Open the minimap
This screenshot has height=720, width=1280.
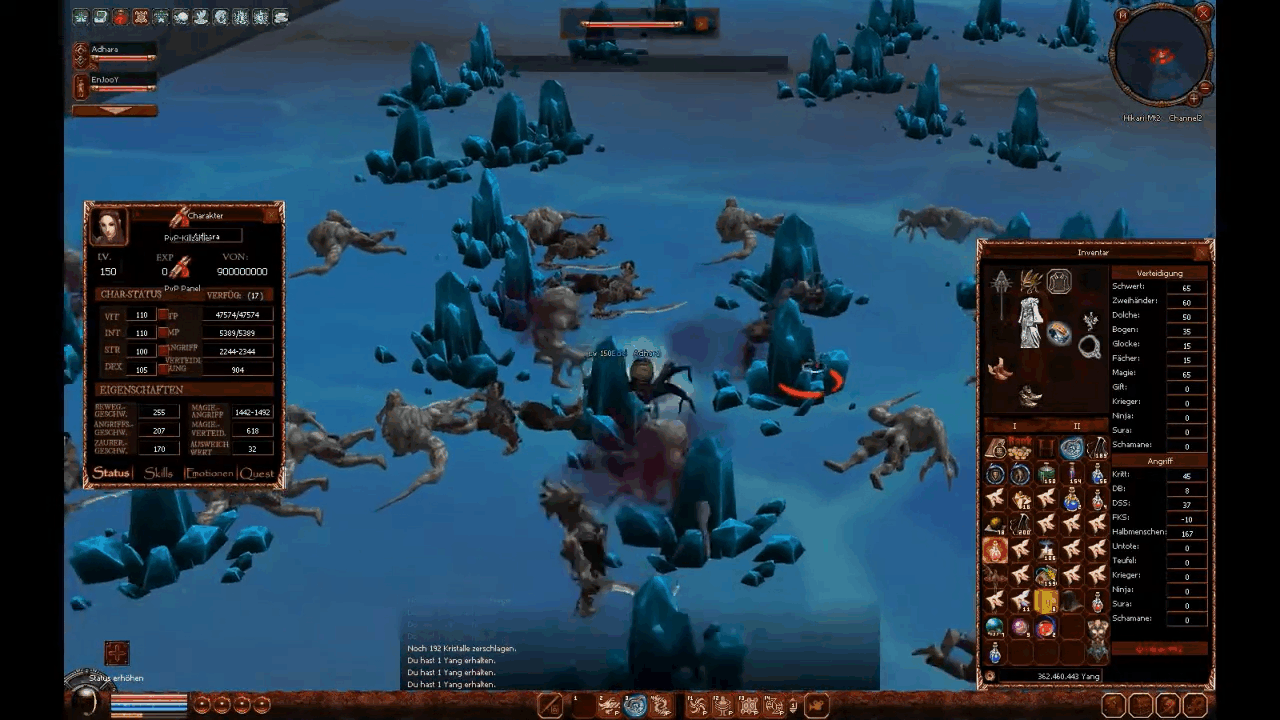[x=1162, y=55]
